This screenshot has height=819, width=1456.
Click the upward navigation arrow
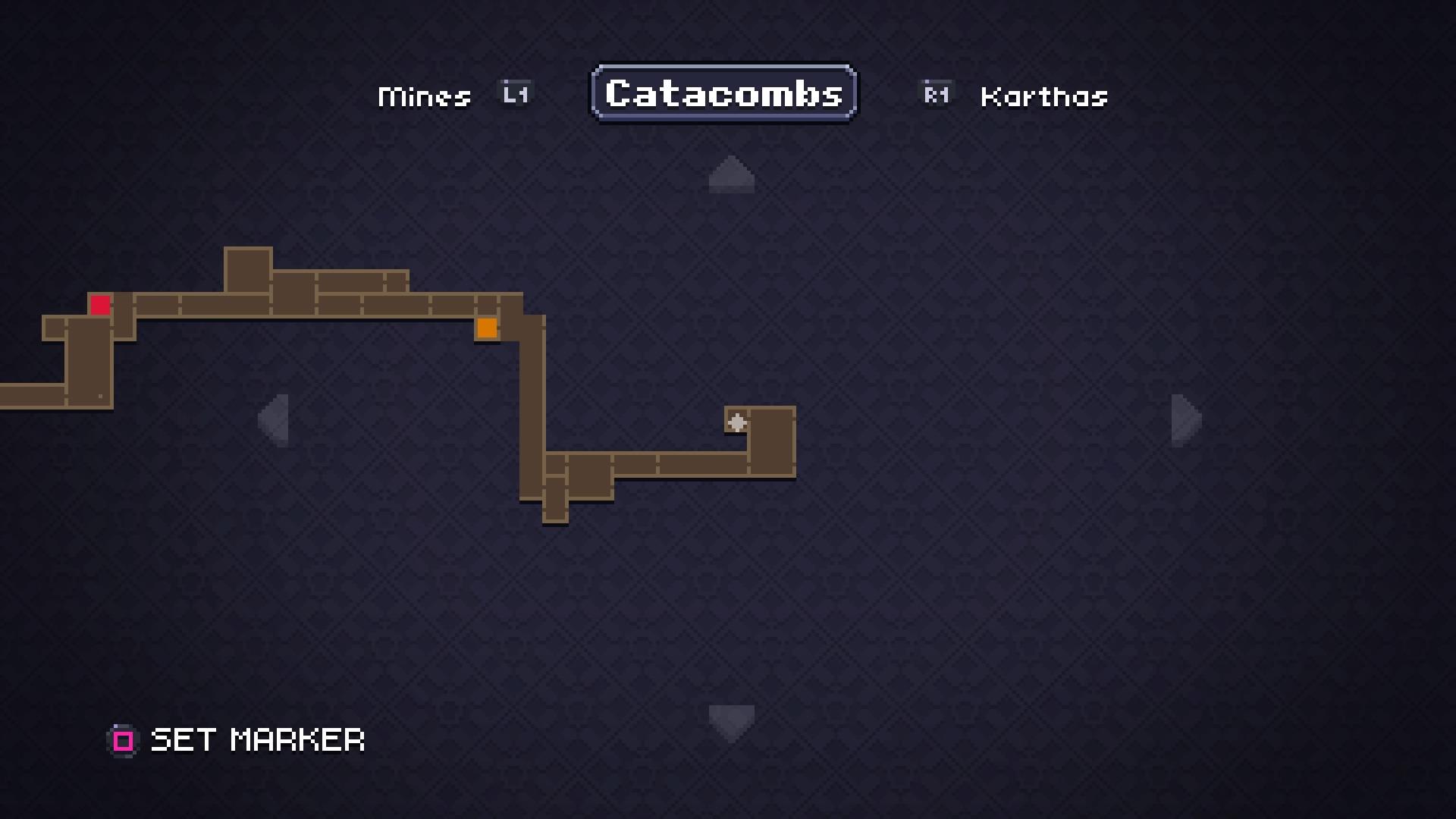730,175
